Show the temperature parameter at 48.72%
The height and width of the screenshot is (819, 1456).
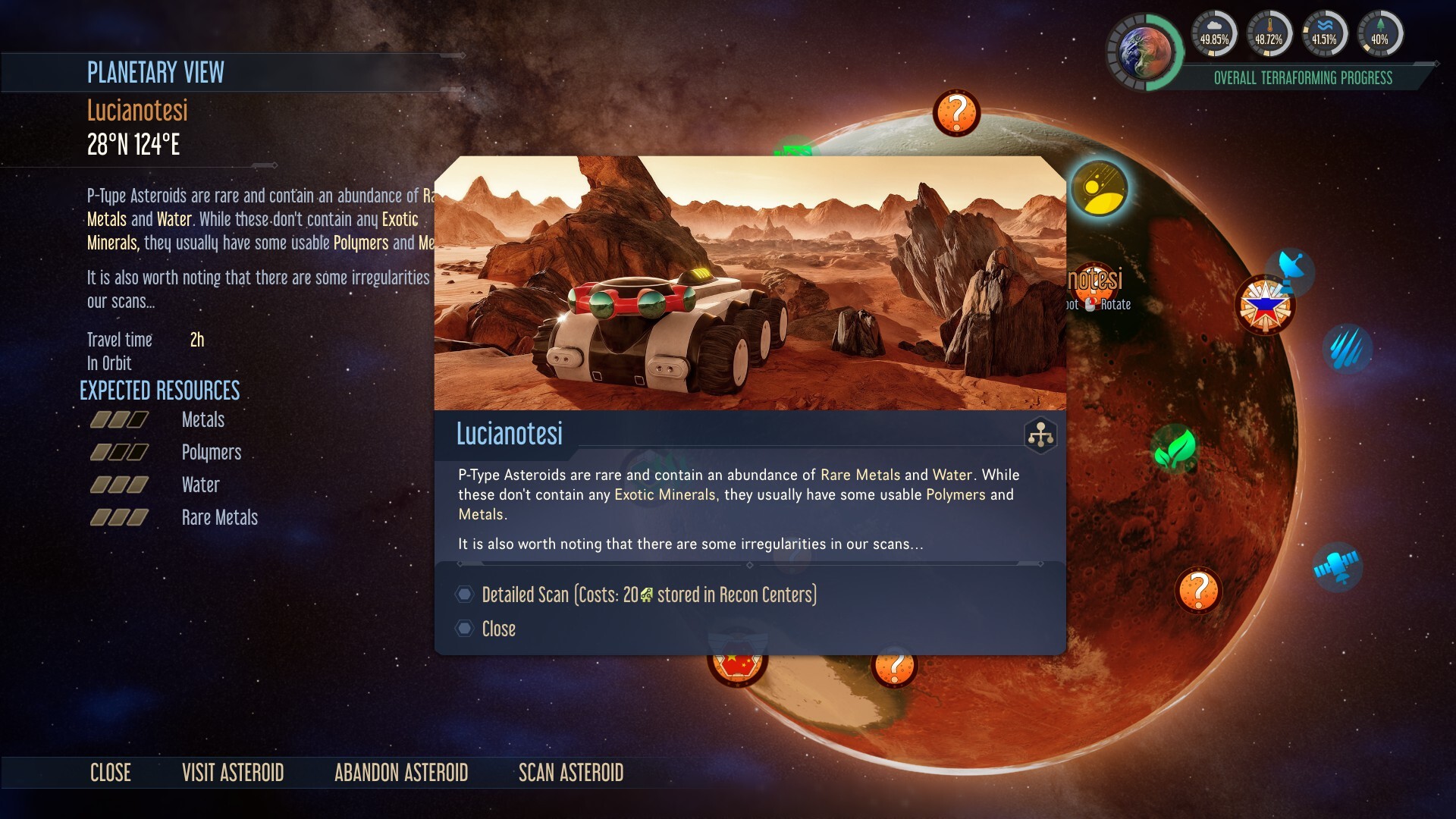[1269, 35]
